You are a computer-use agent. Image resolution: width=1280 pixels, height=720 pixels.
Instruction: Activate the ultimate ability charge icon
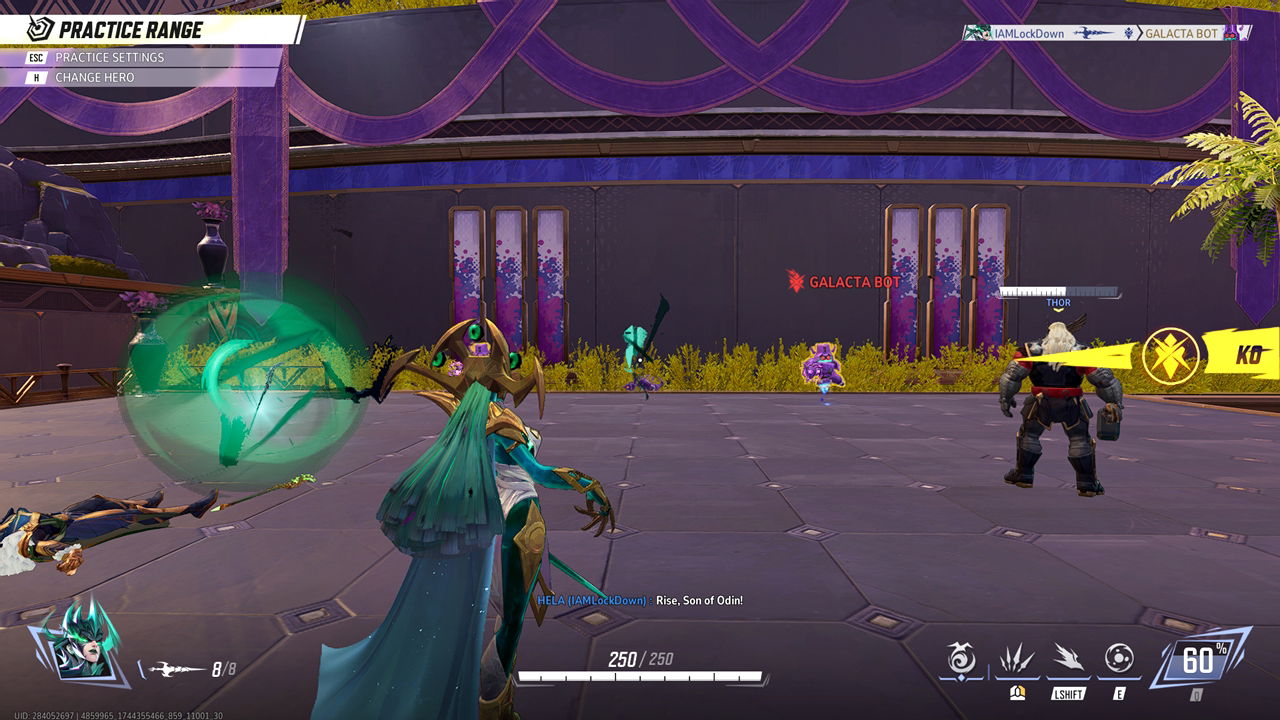pyautogui.click(x=1198, y=660)
